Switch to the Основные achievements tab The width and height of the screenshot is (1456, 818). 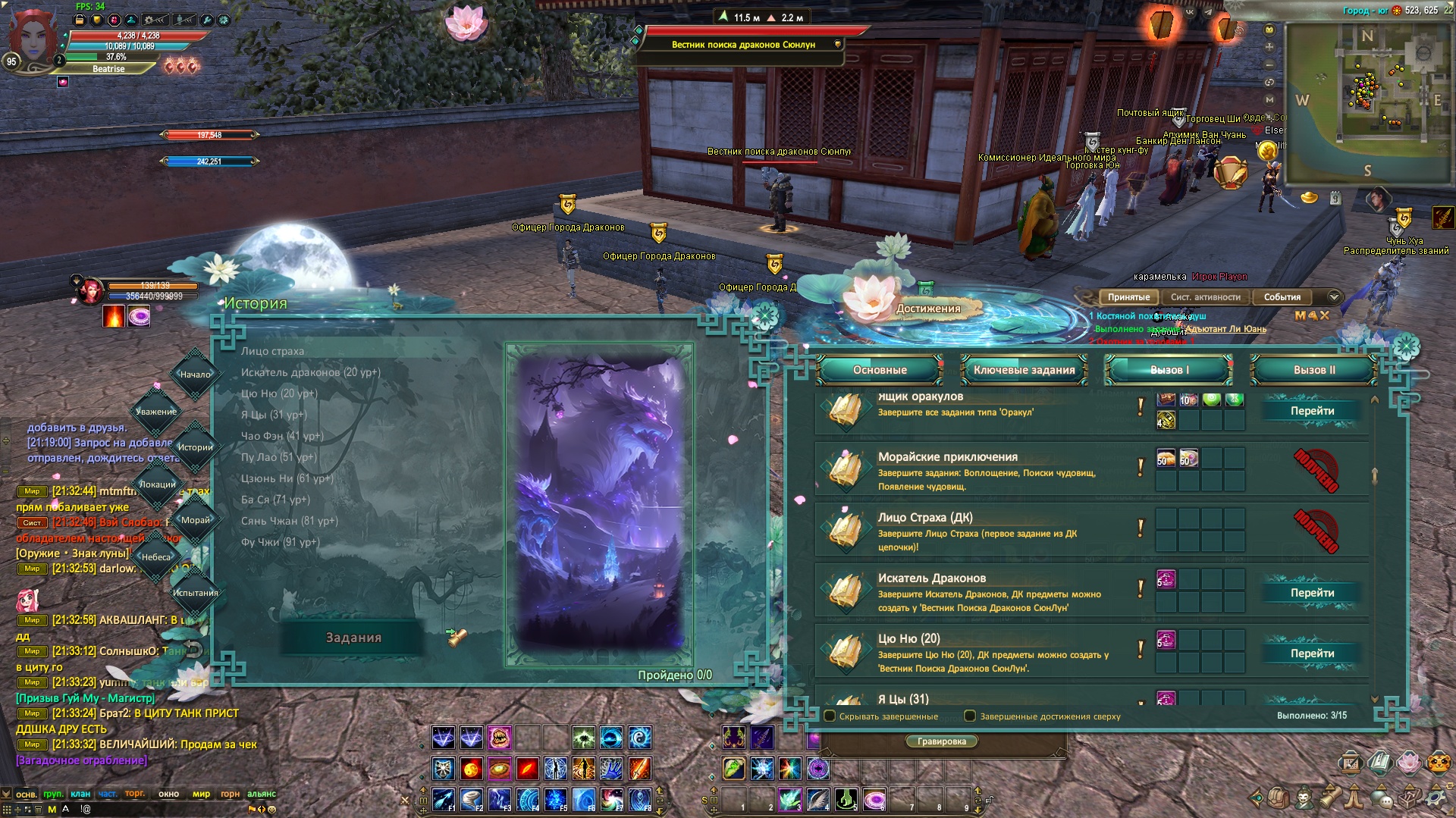click(879, 370)
